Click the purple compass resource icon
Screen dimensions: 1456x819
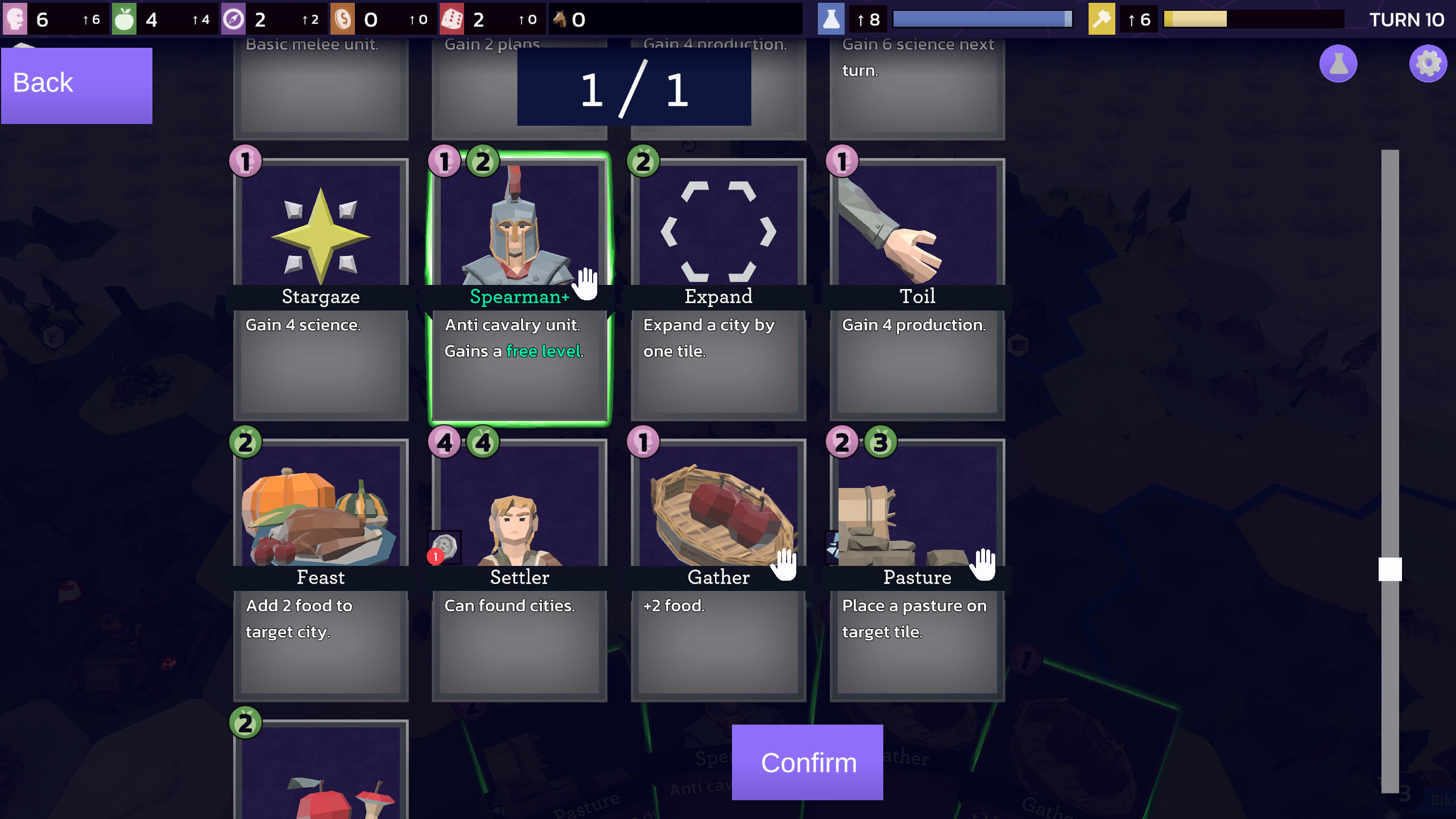point(233,19)
